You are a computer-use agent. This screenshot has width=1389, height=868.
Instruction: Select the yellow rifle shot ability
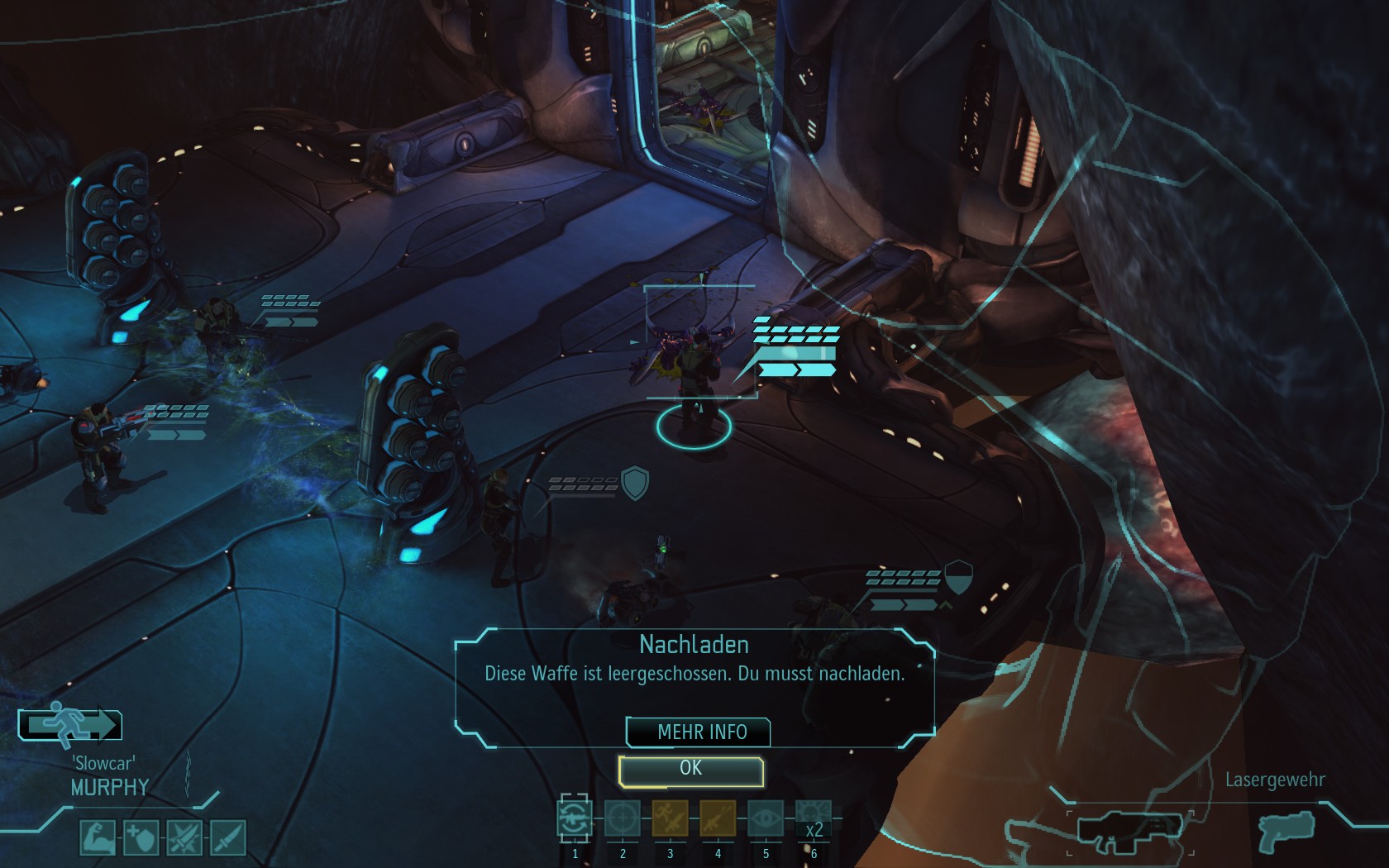pyautogui.click(x=718, y=819)
